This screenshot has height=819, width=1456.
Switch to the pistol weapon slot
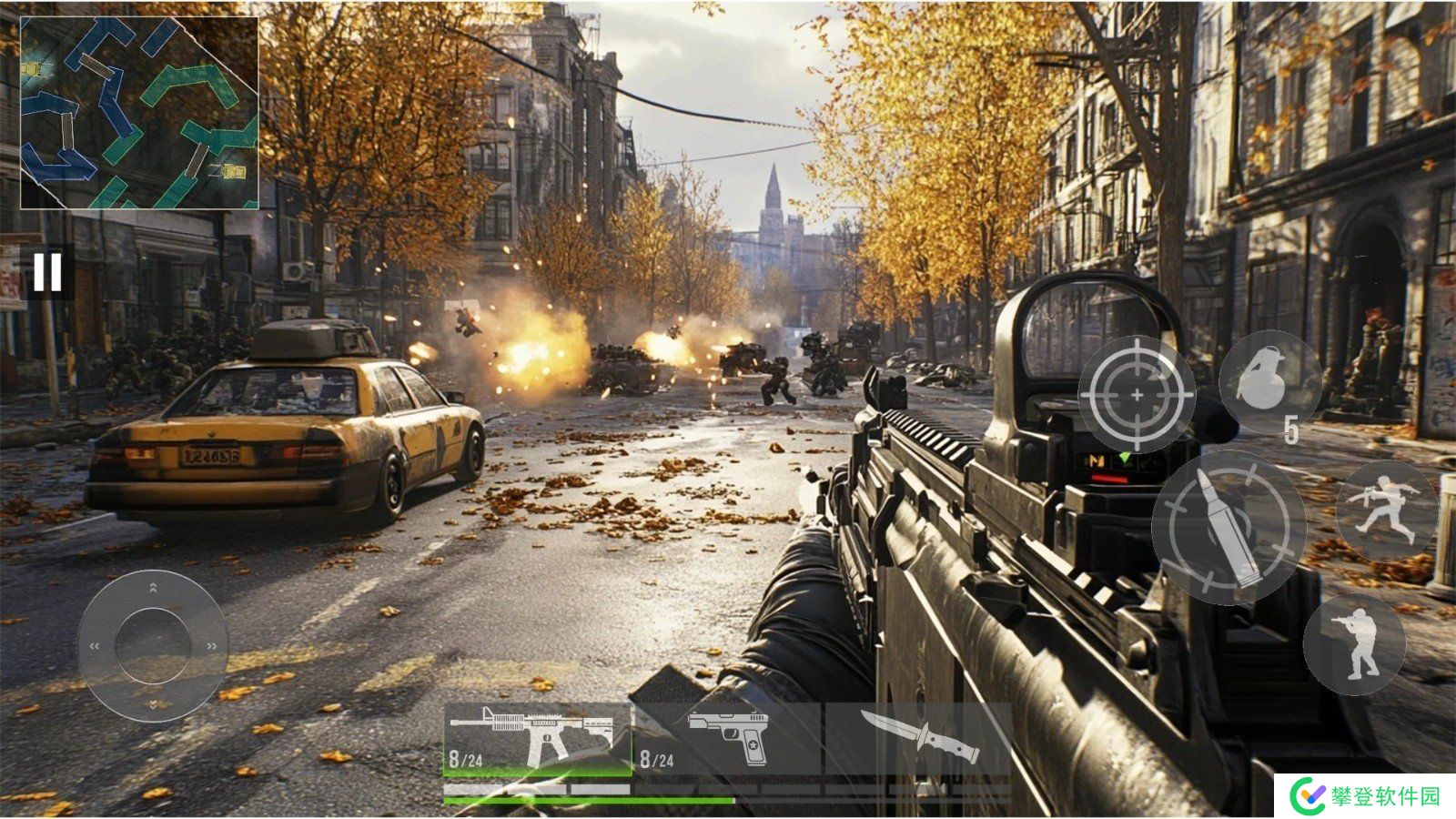coord(728,739)
